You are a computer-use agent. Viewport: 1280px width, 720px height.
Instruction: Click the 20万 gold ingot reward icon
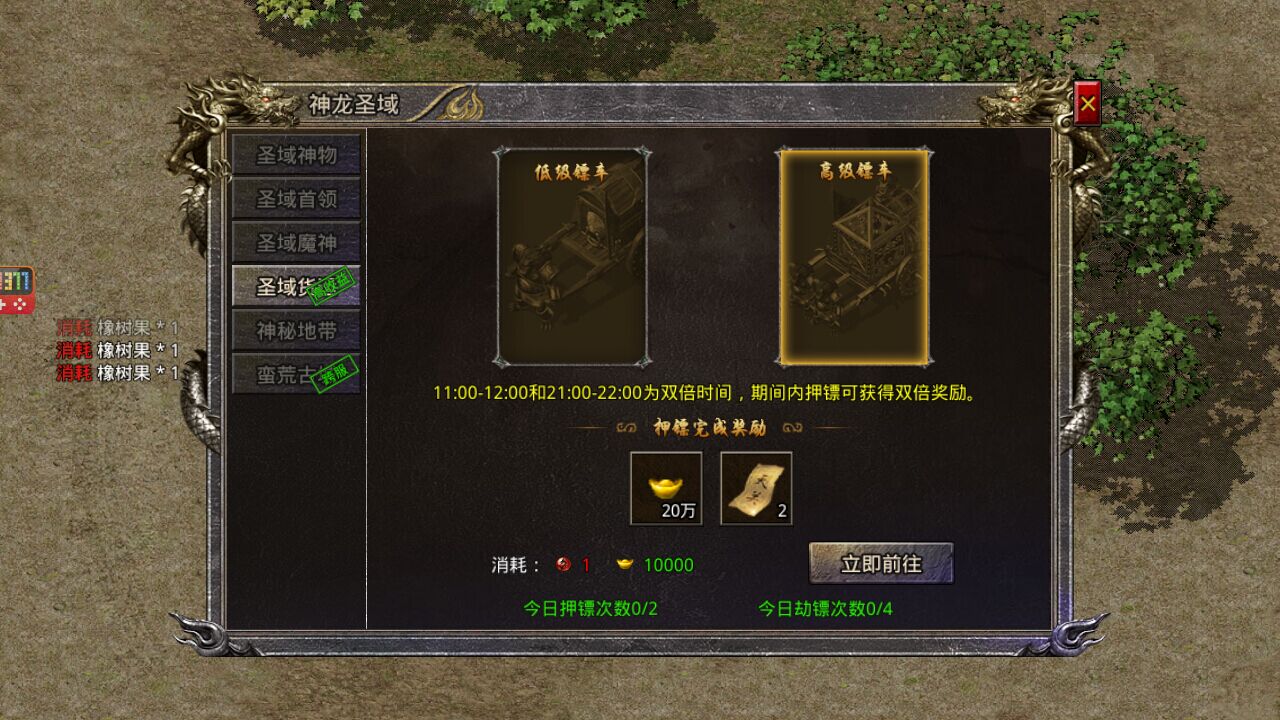pyautogui.click(x=666, y=490)
